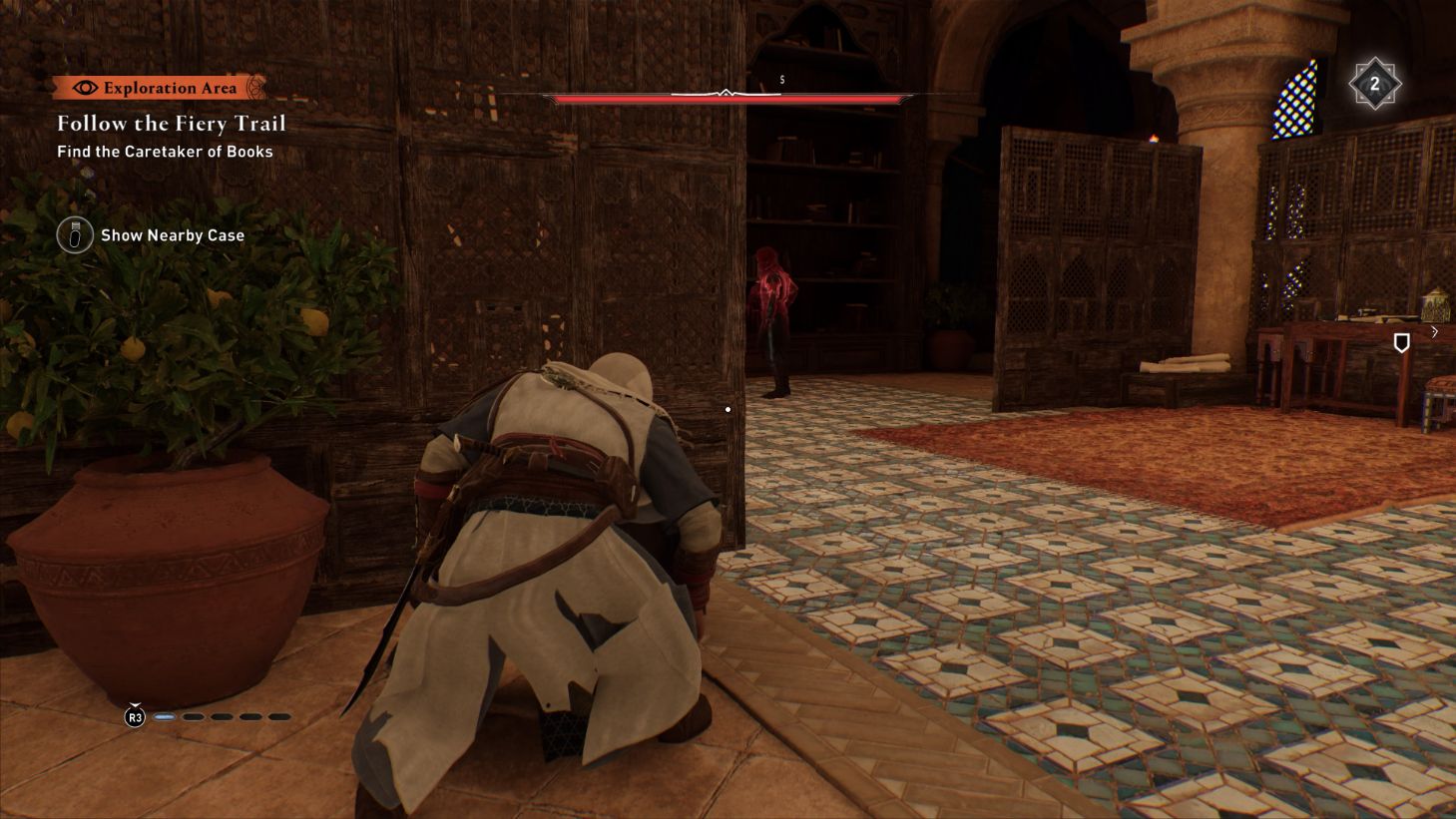This screenshot has height=819, width=1456.
Task: Click the Find the Caretaker of Books objective
Action: pyautogui.click(x=167, y=151)
